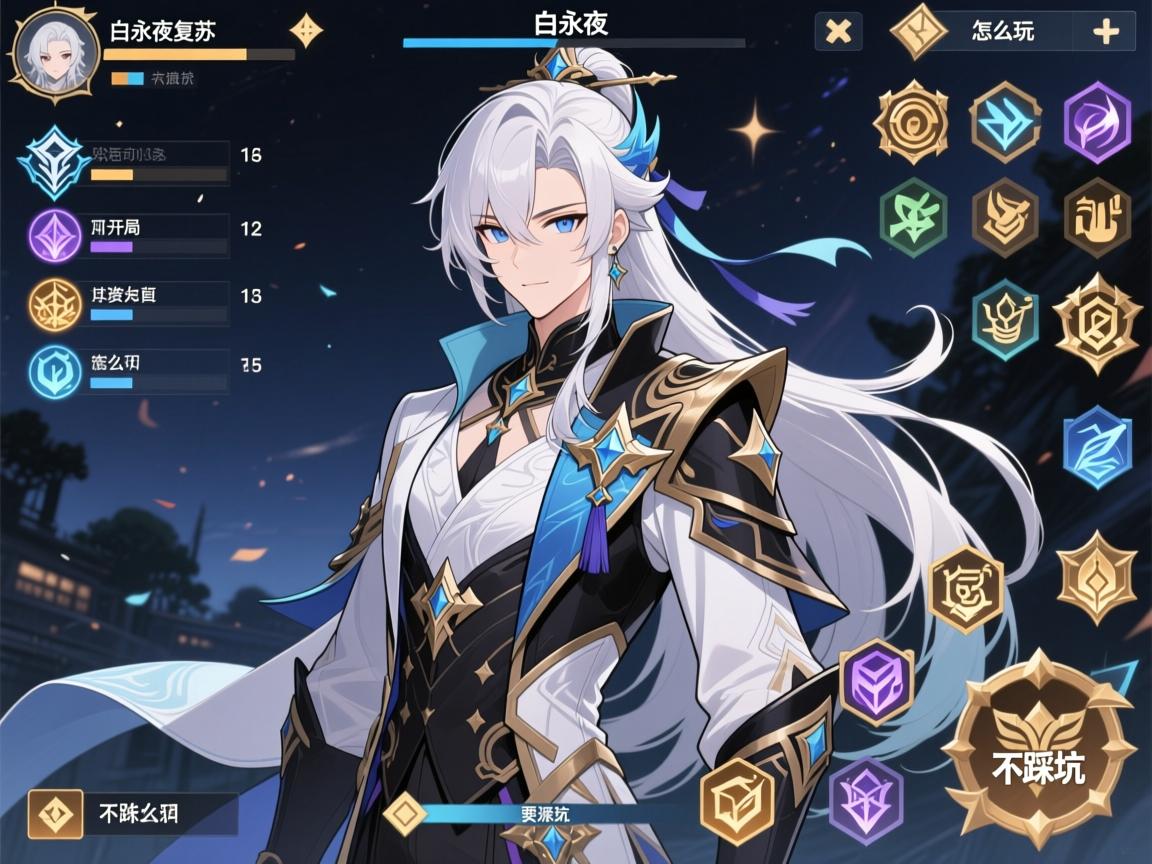Click the gold cube hexagon icon at bottom
The image size is (1152, 864).
[x=738, y=795]
